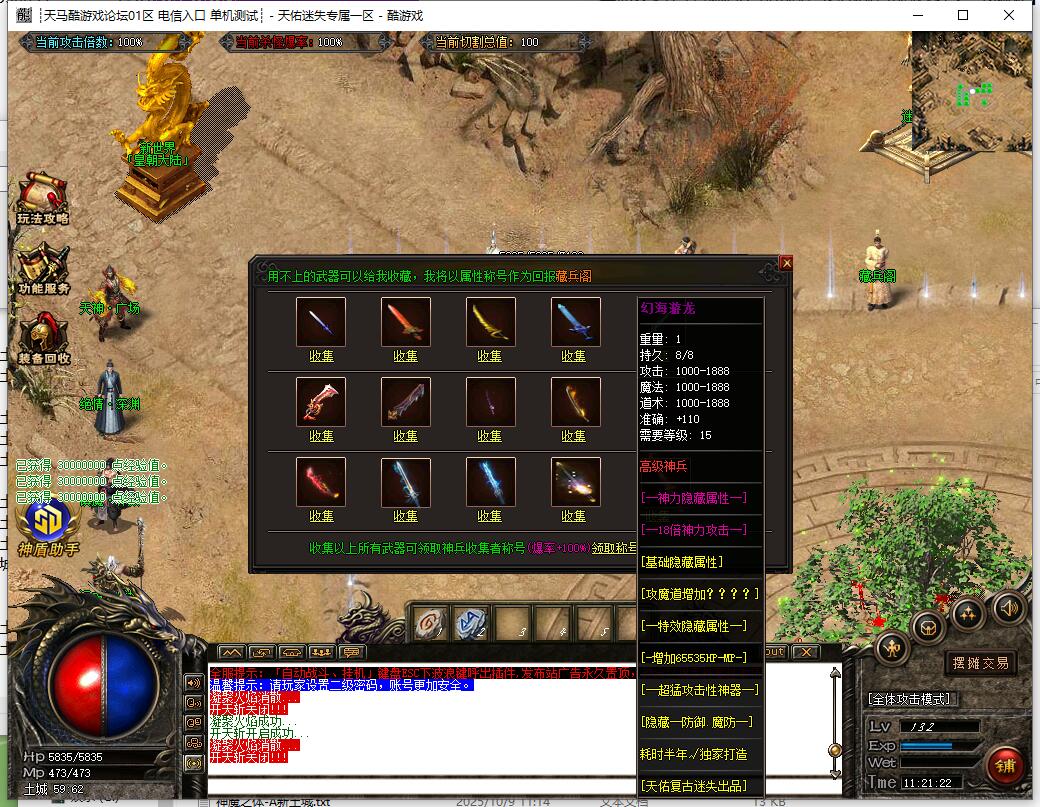The image size is (1040, 807).
Task: Open the 玩法攻略 strategy guide icon
Action: point(42,199)
